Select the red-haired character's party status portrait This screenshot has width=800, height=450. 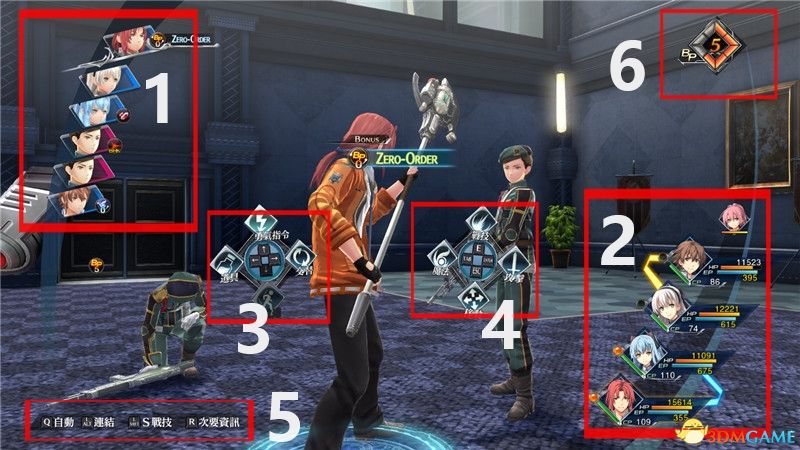(620, 402)
